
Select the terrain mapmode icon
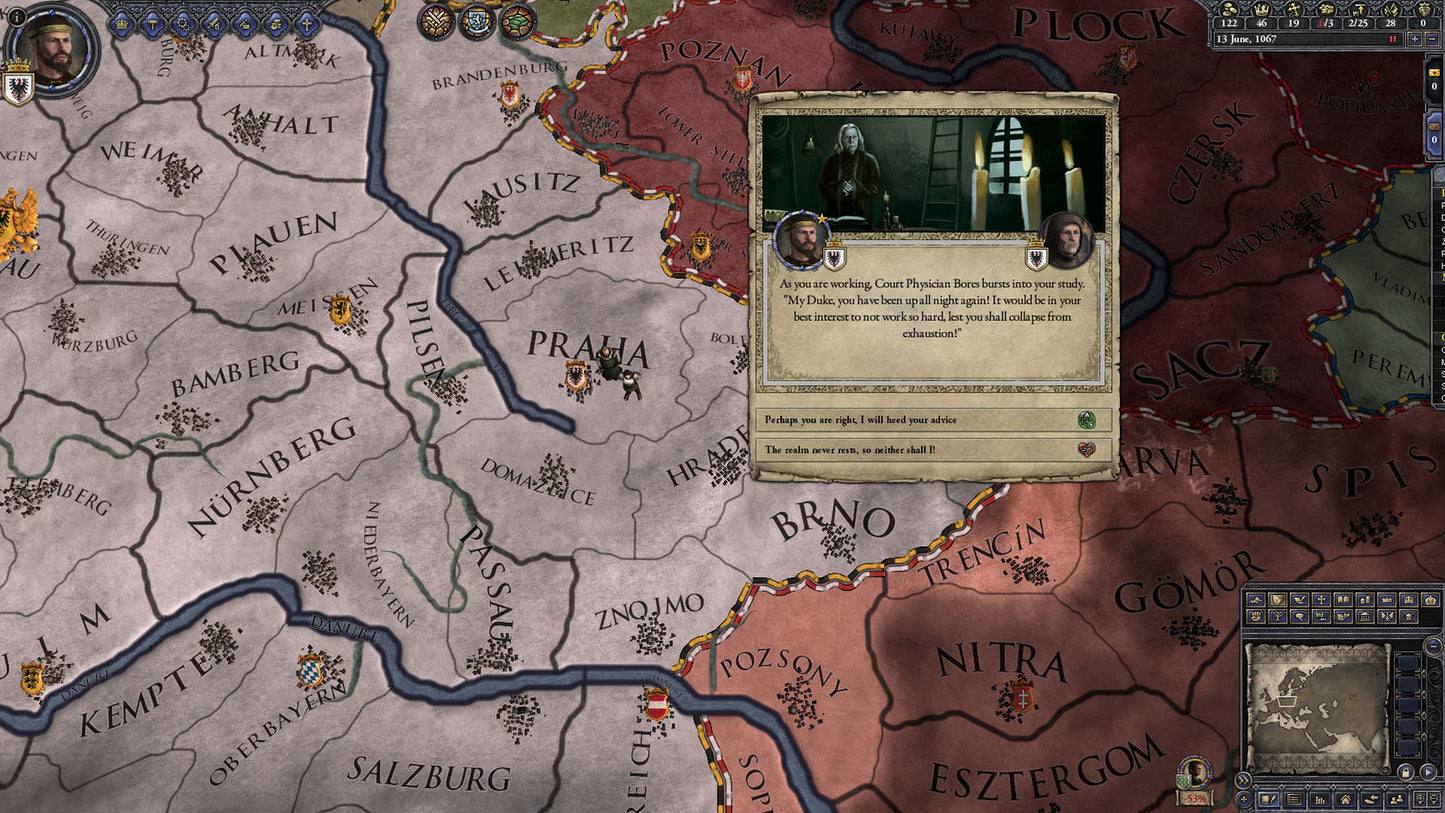coord(1256,600)
